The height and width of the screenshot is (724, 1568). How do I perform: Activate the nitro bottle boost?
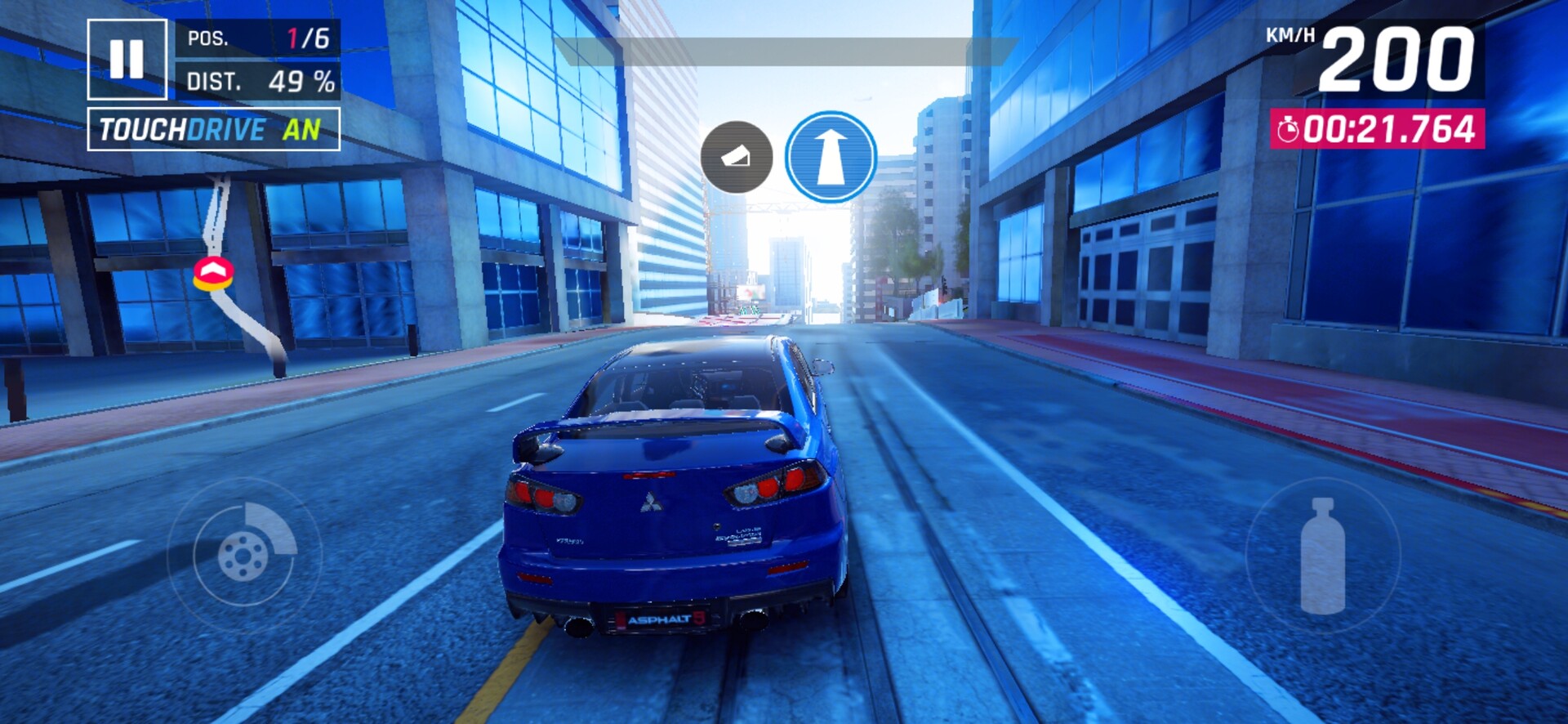1322,556
